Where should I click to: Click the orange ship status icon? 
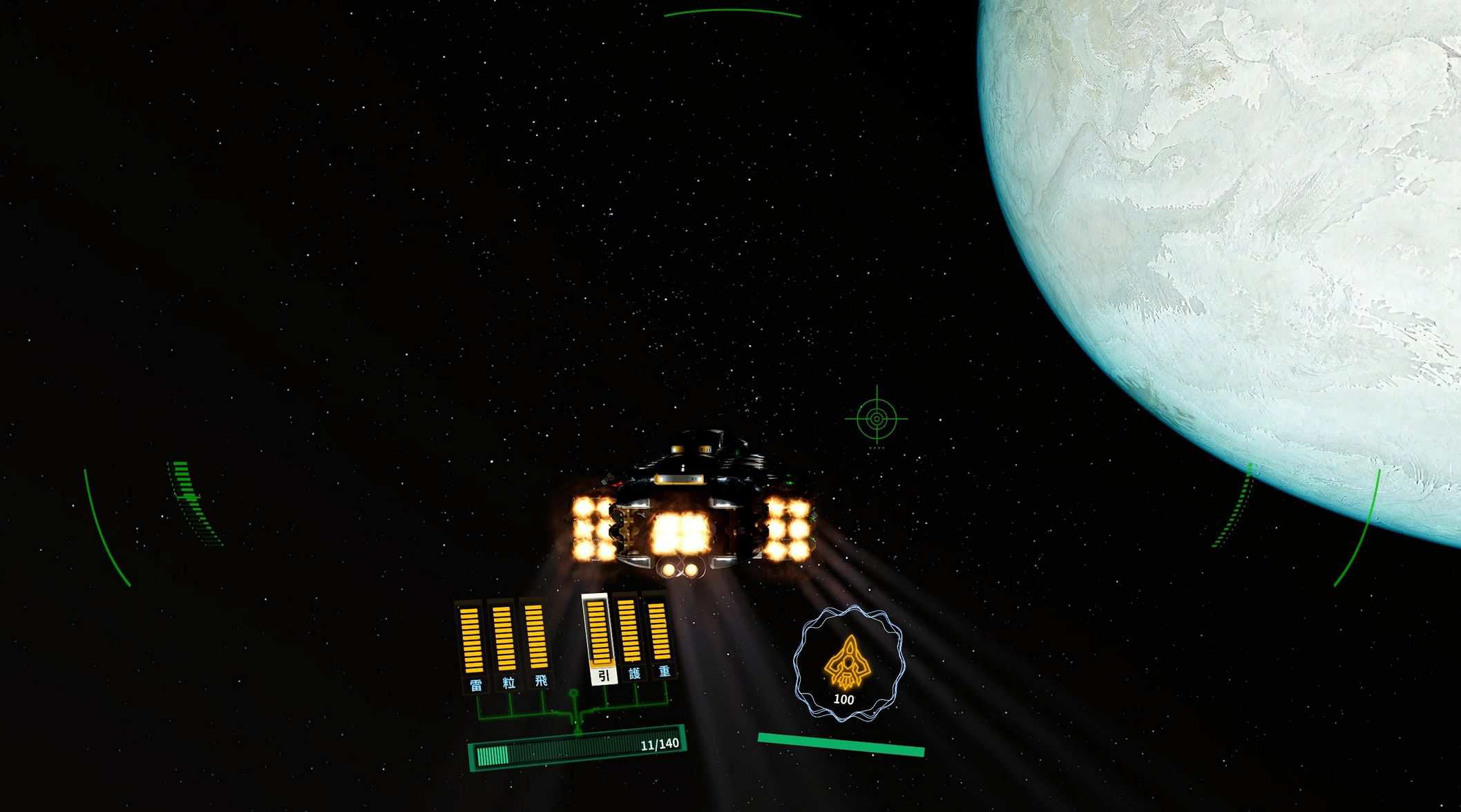[848, 662]
